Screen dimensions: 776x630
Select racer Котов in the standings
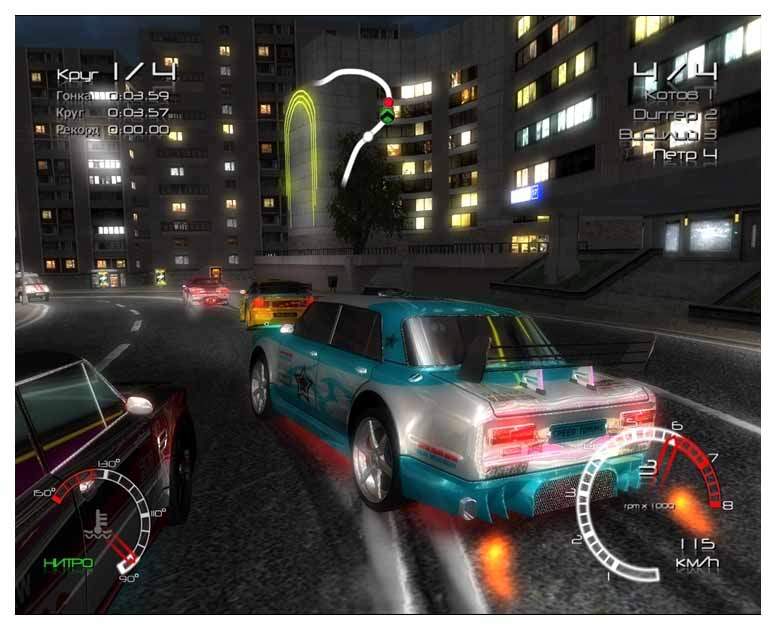681,95
